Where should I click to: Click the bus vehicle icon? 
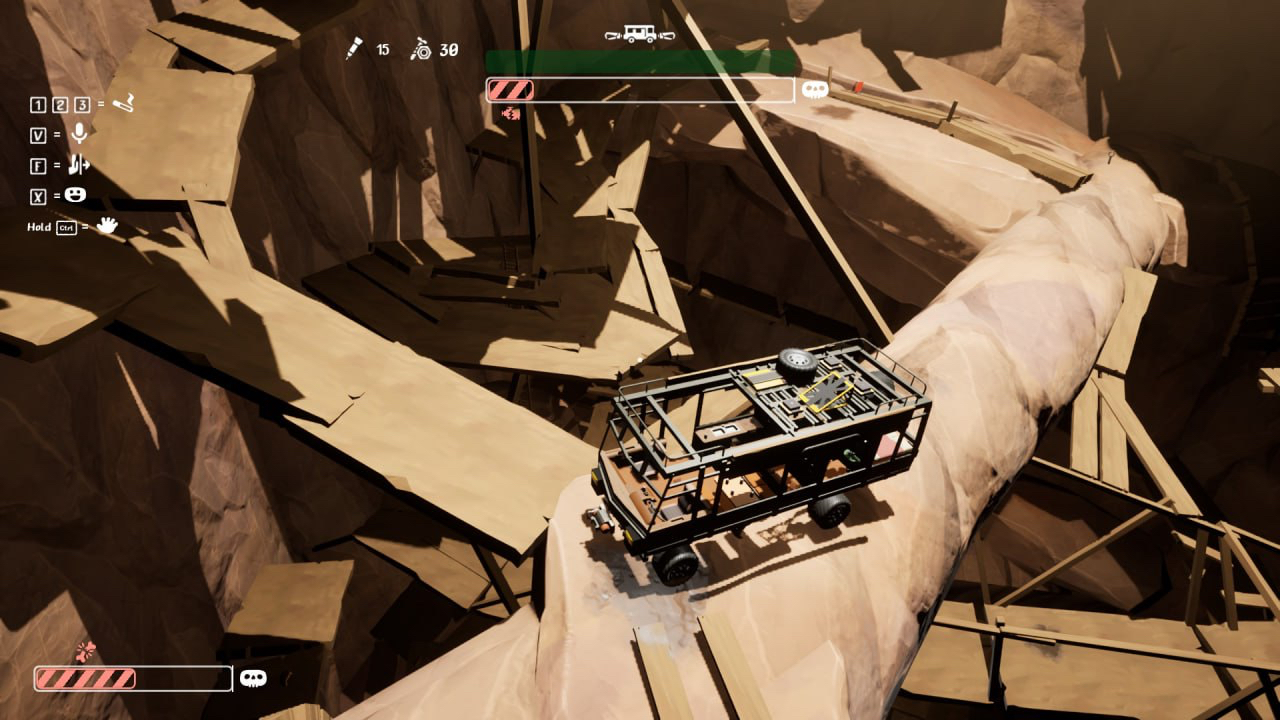click(x=638, y=34)
